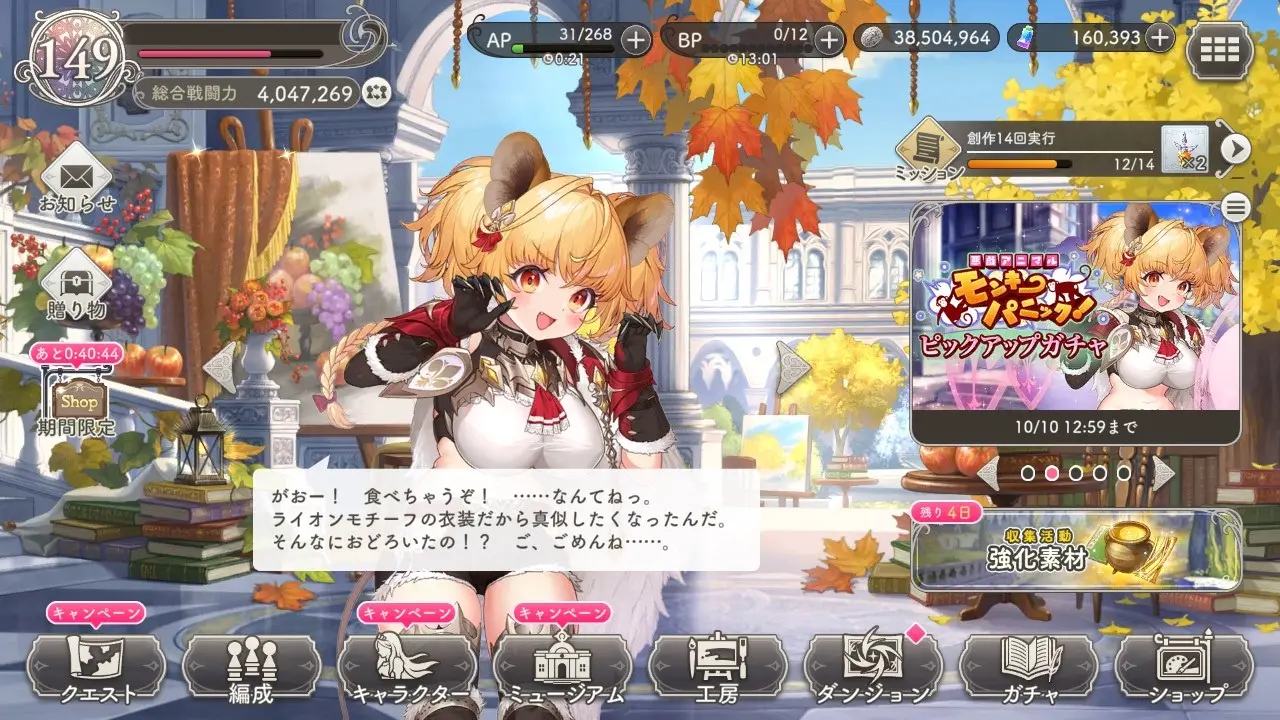This screenshot has width=1280, height=720.
Task: Select the ダンジョン (Dungeon) button
Action: [x=873, y=667]
